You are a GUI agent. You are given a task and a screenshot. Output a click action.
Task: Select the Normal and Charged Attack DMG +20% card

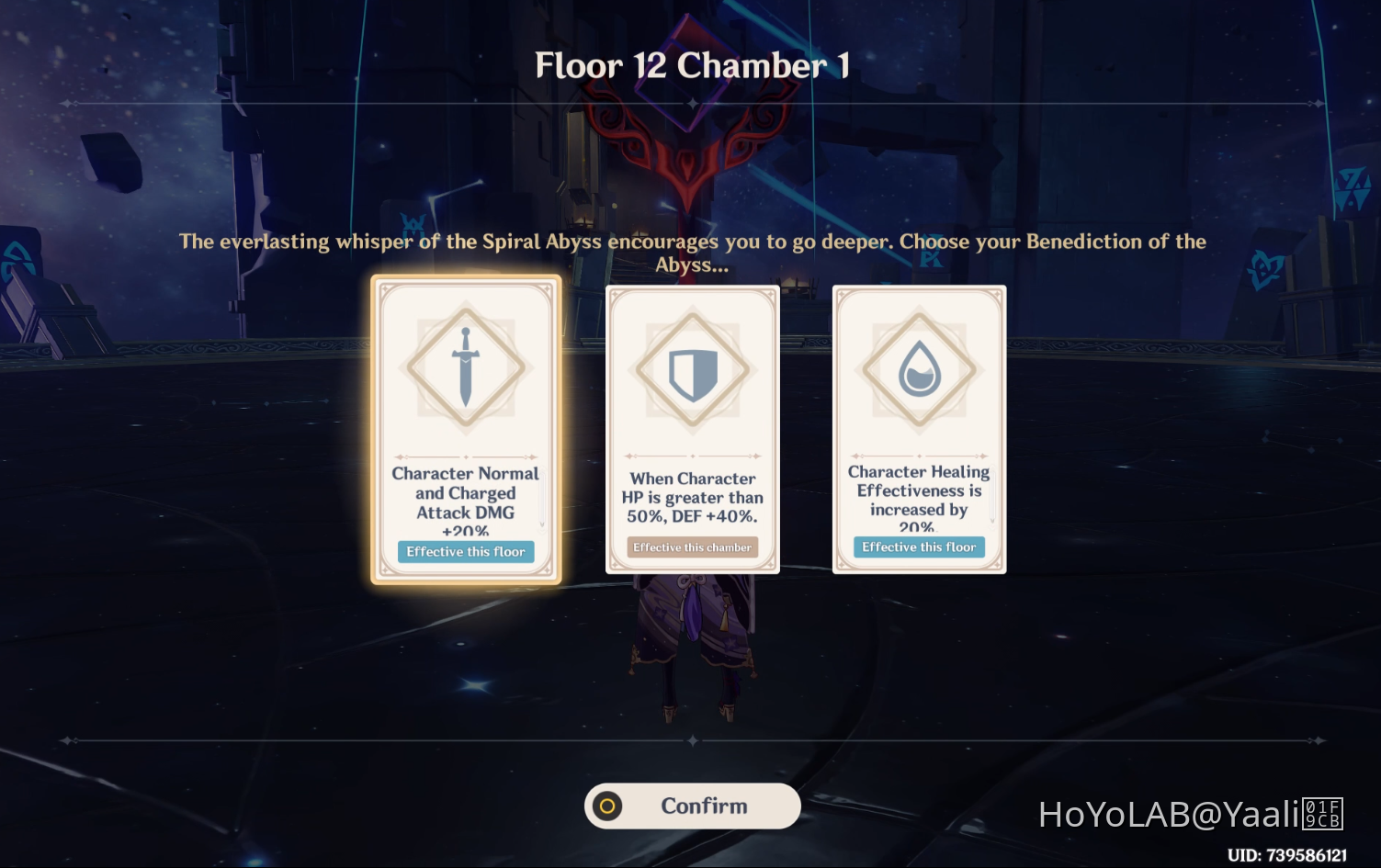tap(466, 427)
